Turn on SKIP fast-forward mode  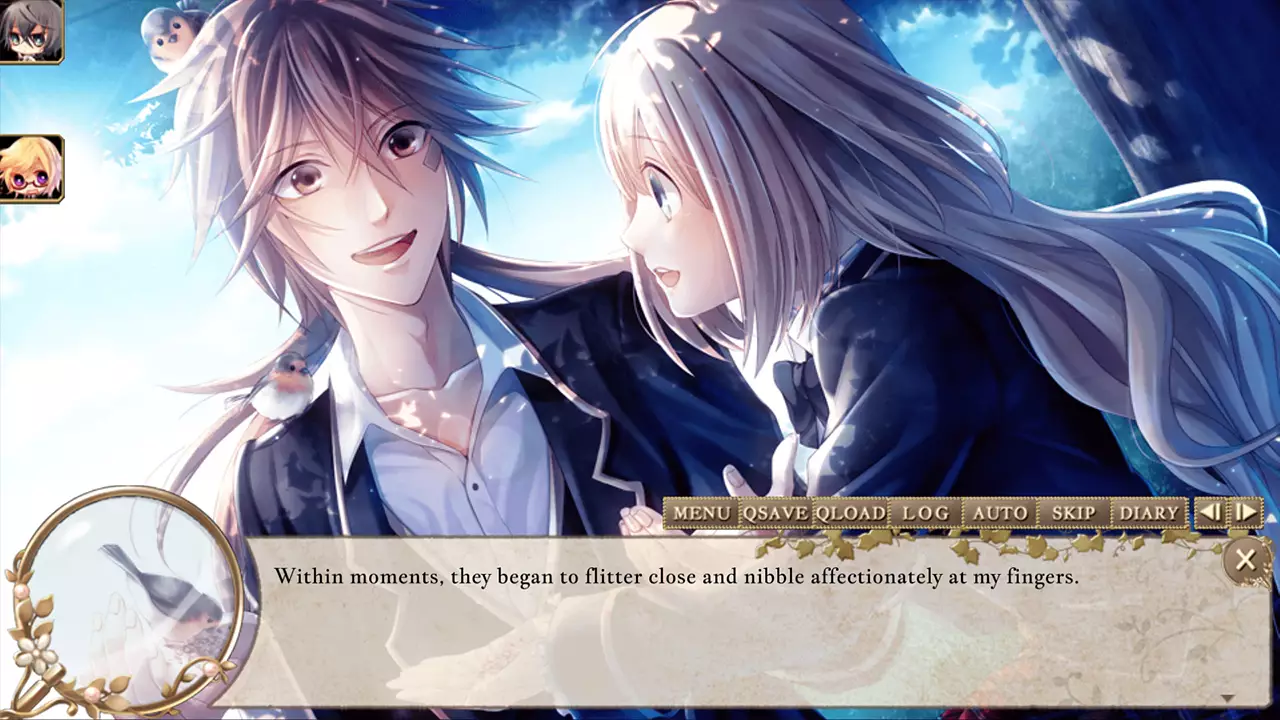pos(1071,512)
